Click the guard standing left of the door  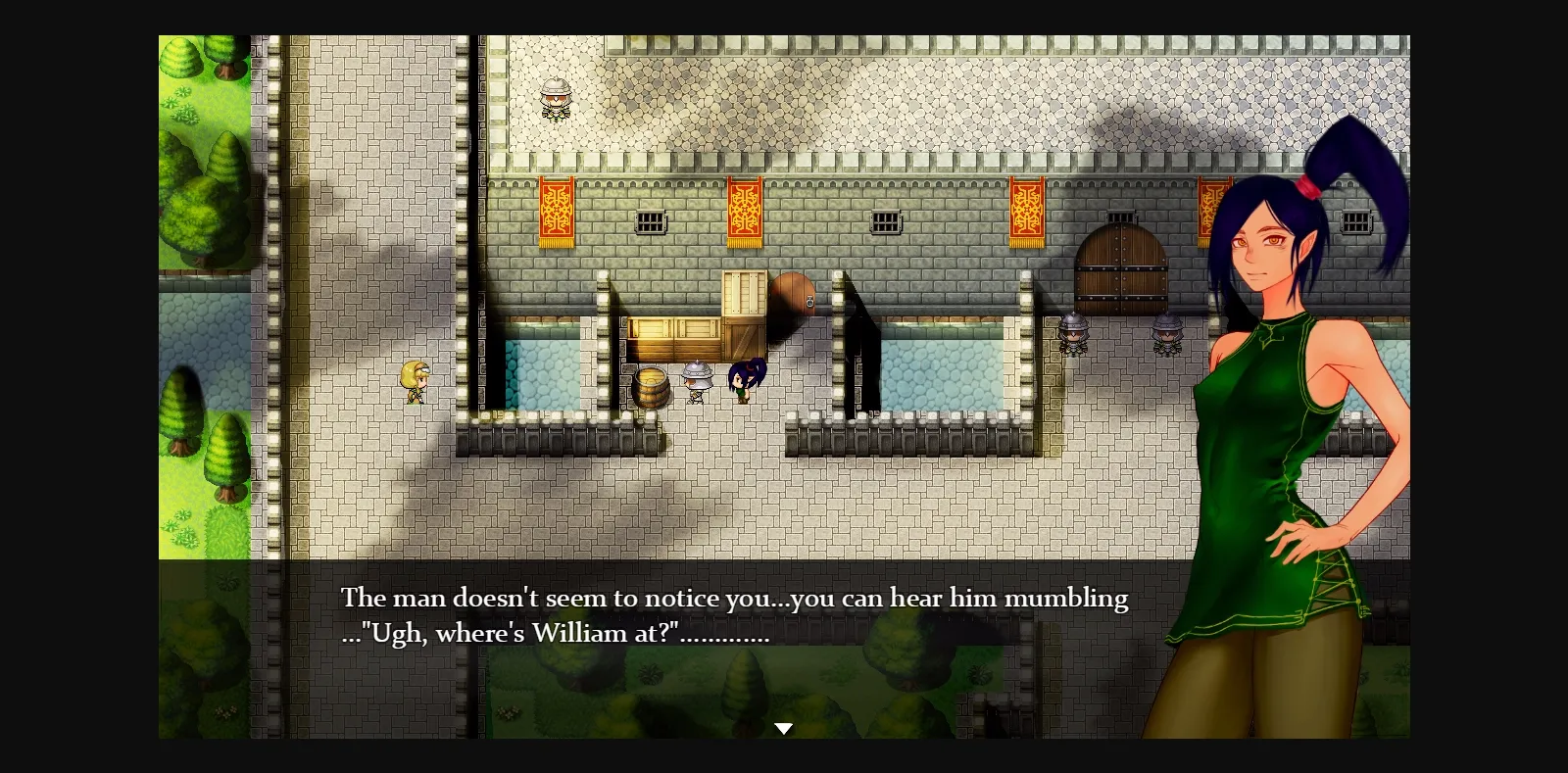coord(1072,335)
